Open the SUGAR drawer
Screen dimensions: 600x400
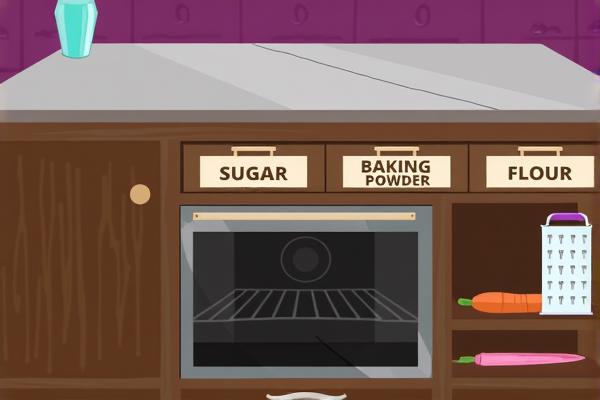coord(253,171)
